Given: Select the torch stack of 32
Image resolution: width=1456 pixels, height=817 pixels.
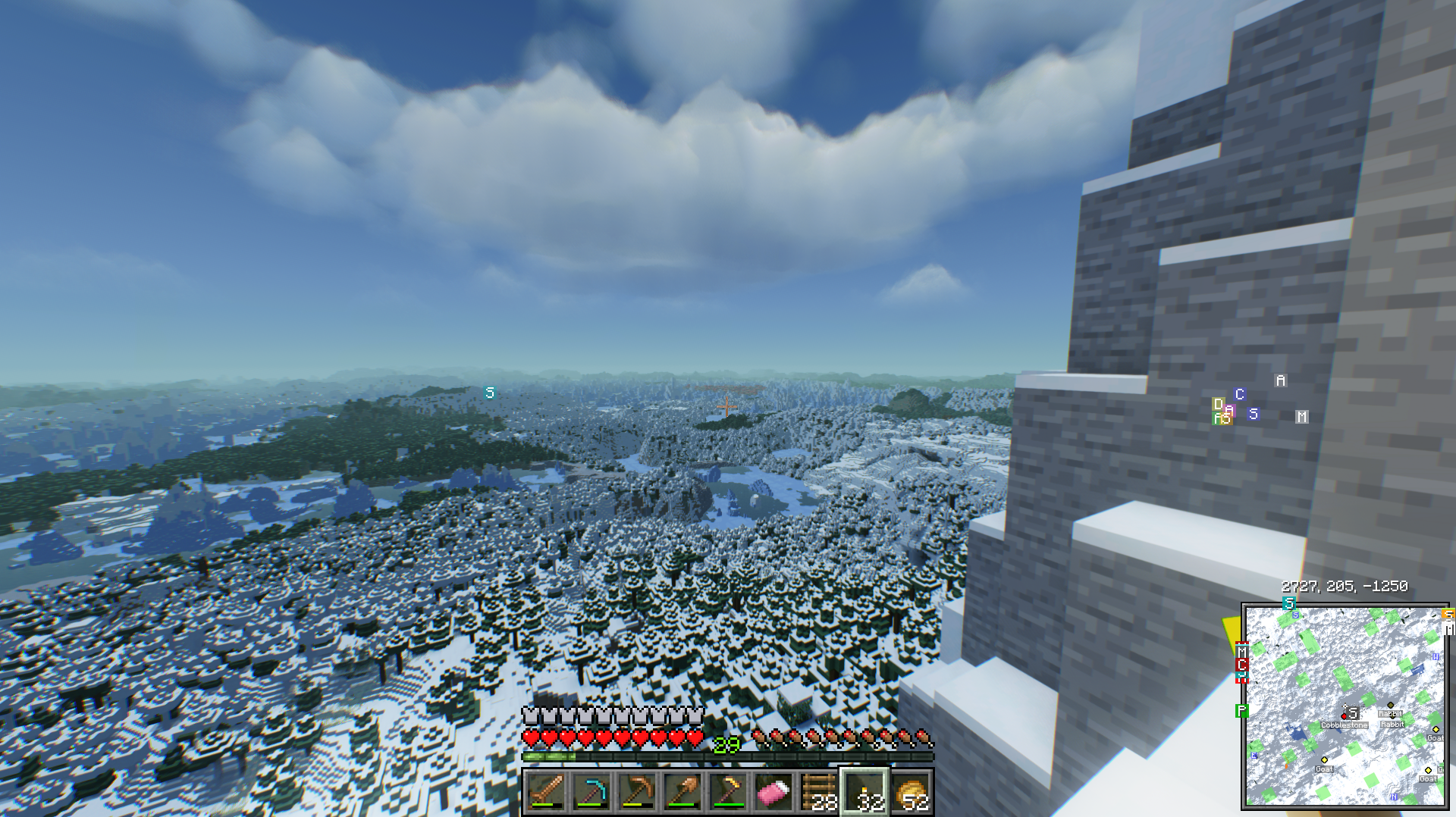Looking at the screenshot, I should pyautogui.click(x=865, y=792).
